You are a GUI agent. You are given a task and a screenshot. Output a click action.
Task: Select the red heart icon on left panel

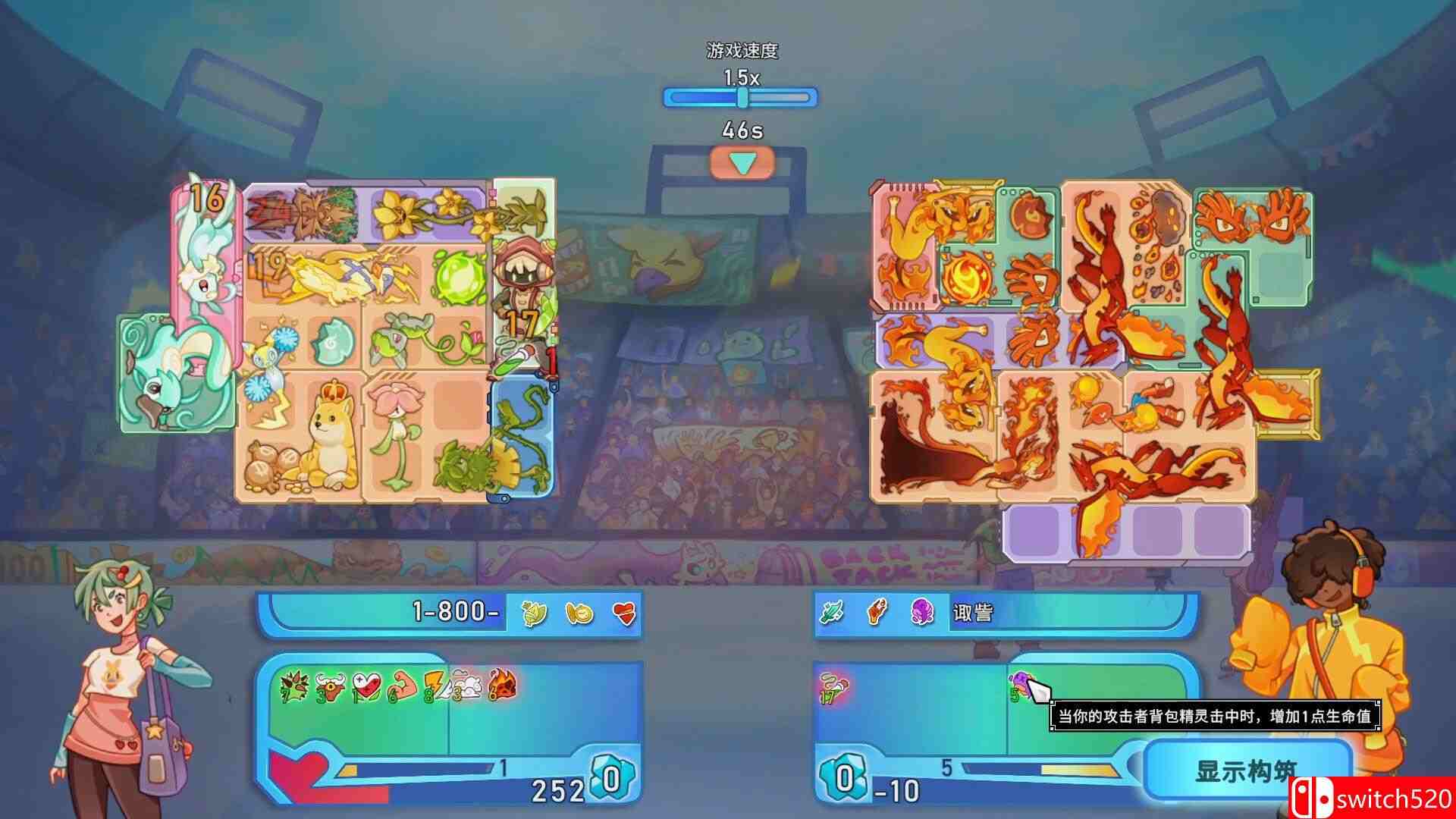coord(624,613)
